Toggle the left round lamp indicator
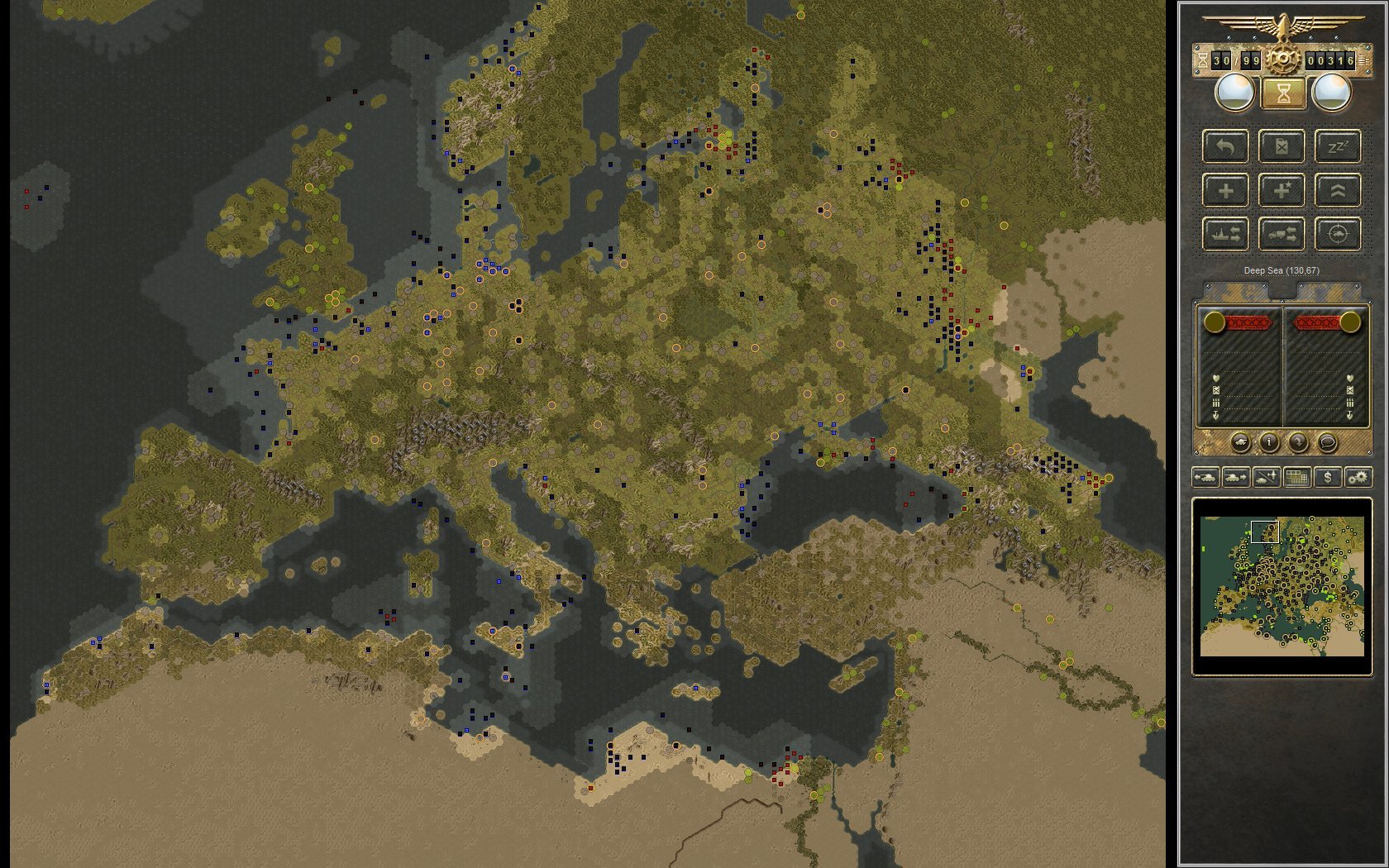Screen dimensions: 1389x868 [1234, 91]
